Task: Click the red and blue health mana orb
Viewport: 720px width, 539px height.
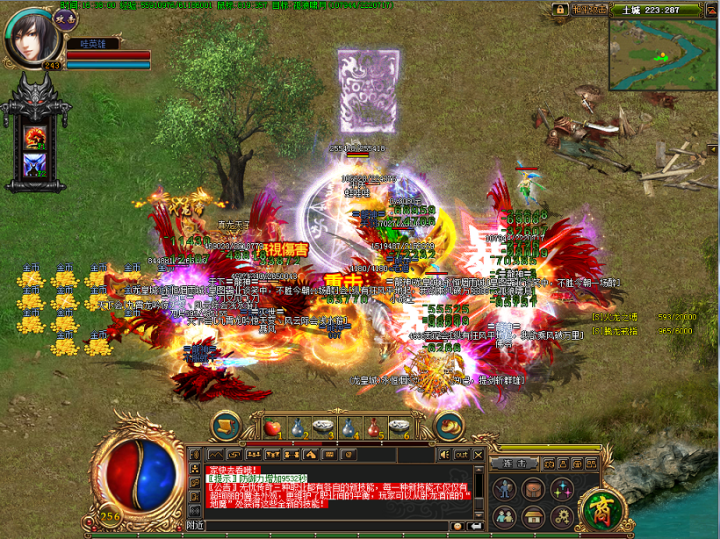Action: point(144,472)
